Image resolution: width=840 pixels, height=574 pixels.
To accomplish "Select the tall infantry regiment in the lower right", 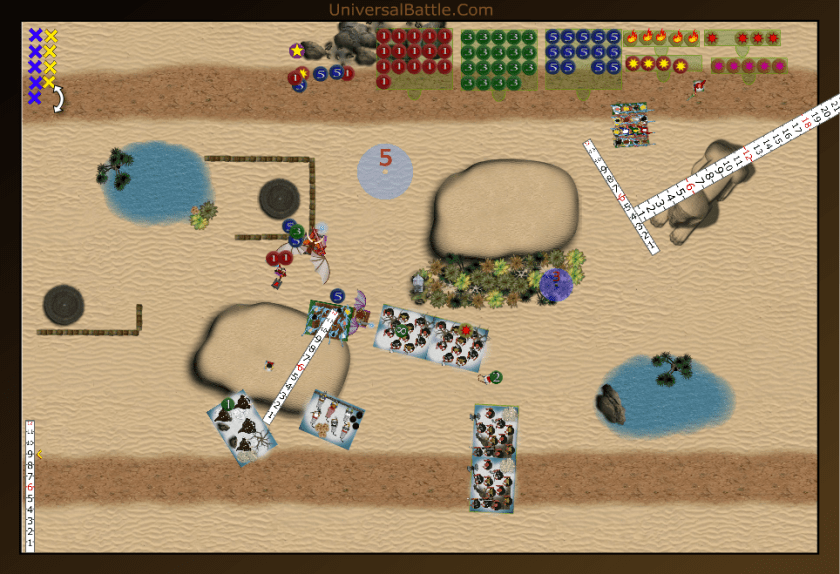I will pos(494,458).
